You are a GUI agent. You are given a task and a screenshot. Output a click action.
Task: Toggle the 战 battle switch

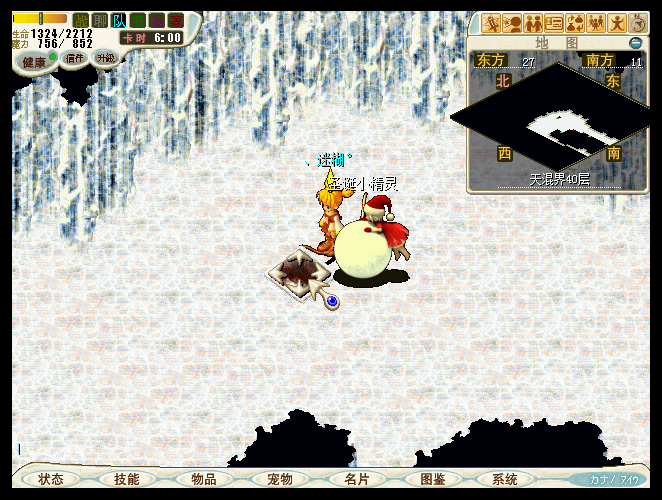coord(81,20)
